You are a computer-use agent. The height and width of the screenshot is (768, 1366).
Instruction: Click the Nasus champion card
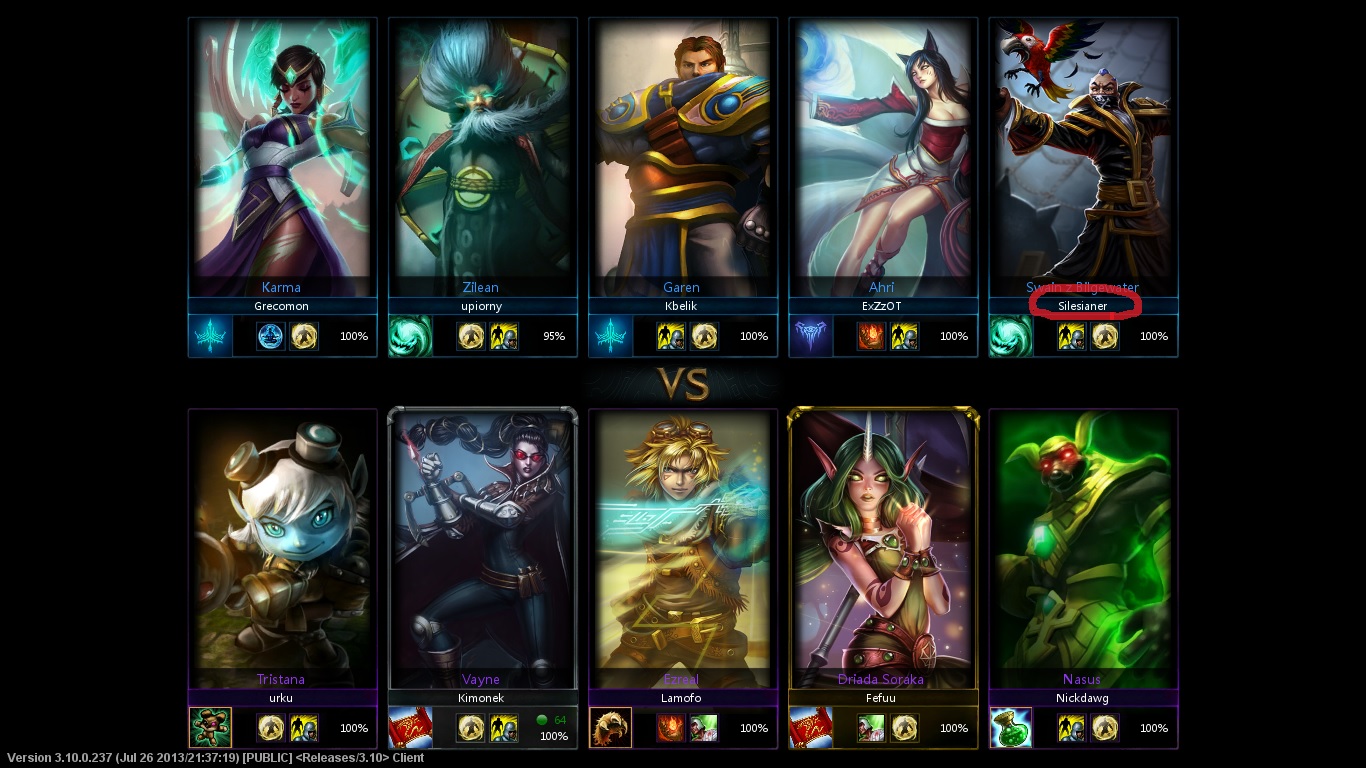(x=1082, y=545)
